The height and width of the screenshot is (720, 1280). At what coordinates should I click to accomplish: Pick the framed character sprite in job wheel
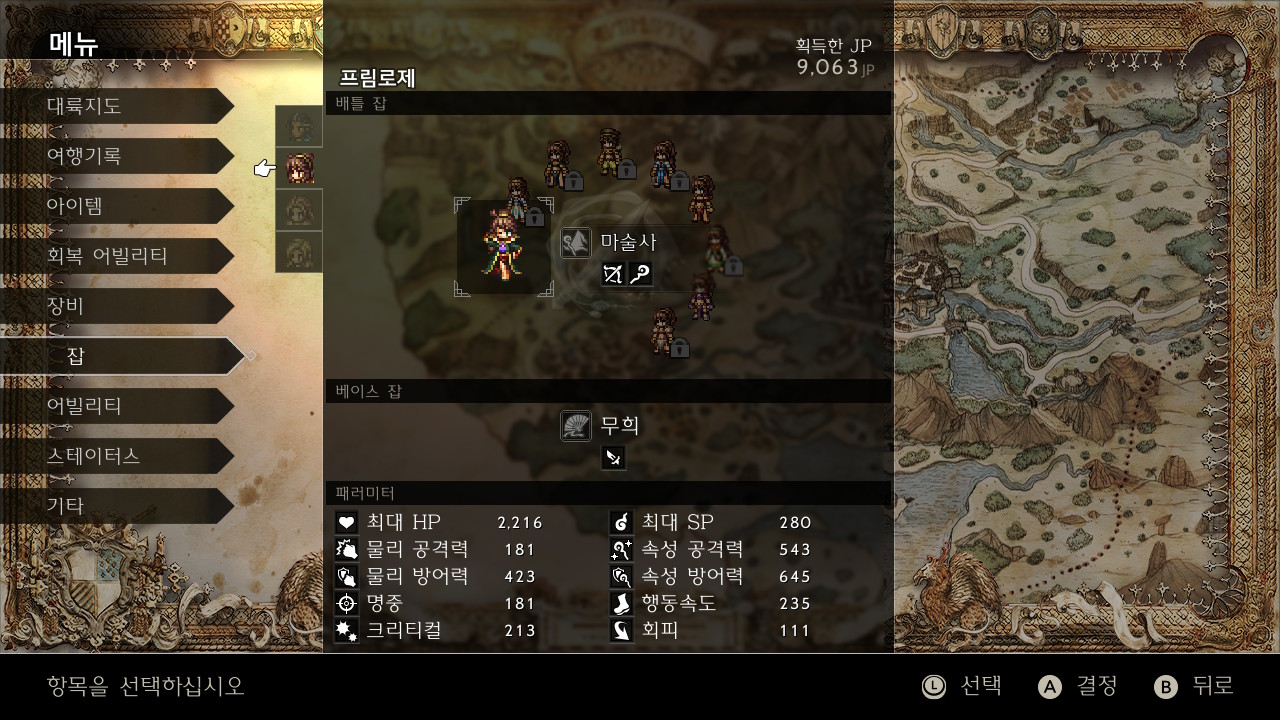tap(503, 246)
